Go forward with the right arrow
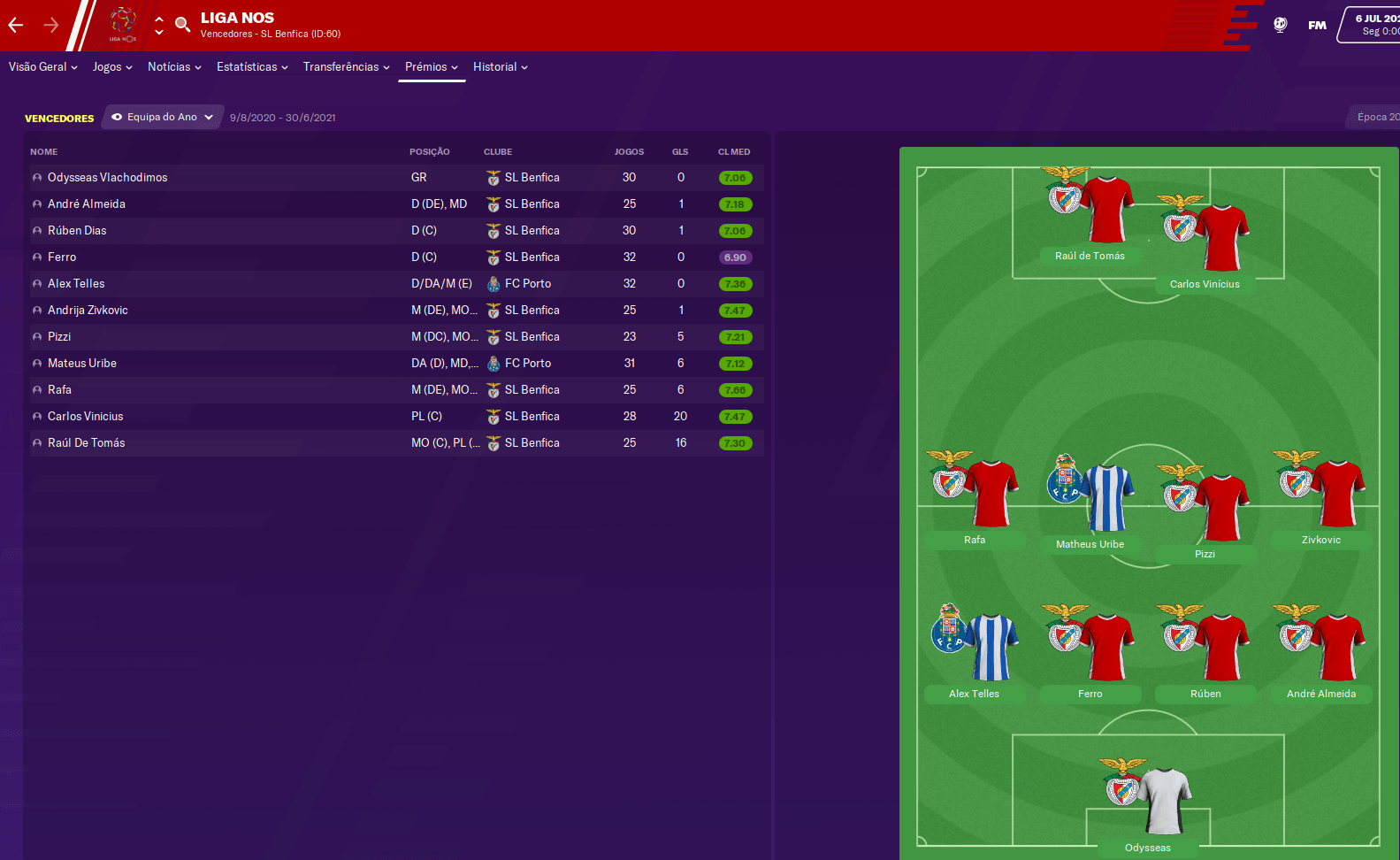The width and height of the screenshot is (1400, 860). pos(51,25)
